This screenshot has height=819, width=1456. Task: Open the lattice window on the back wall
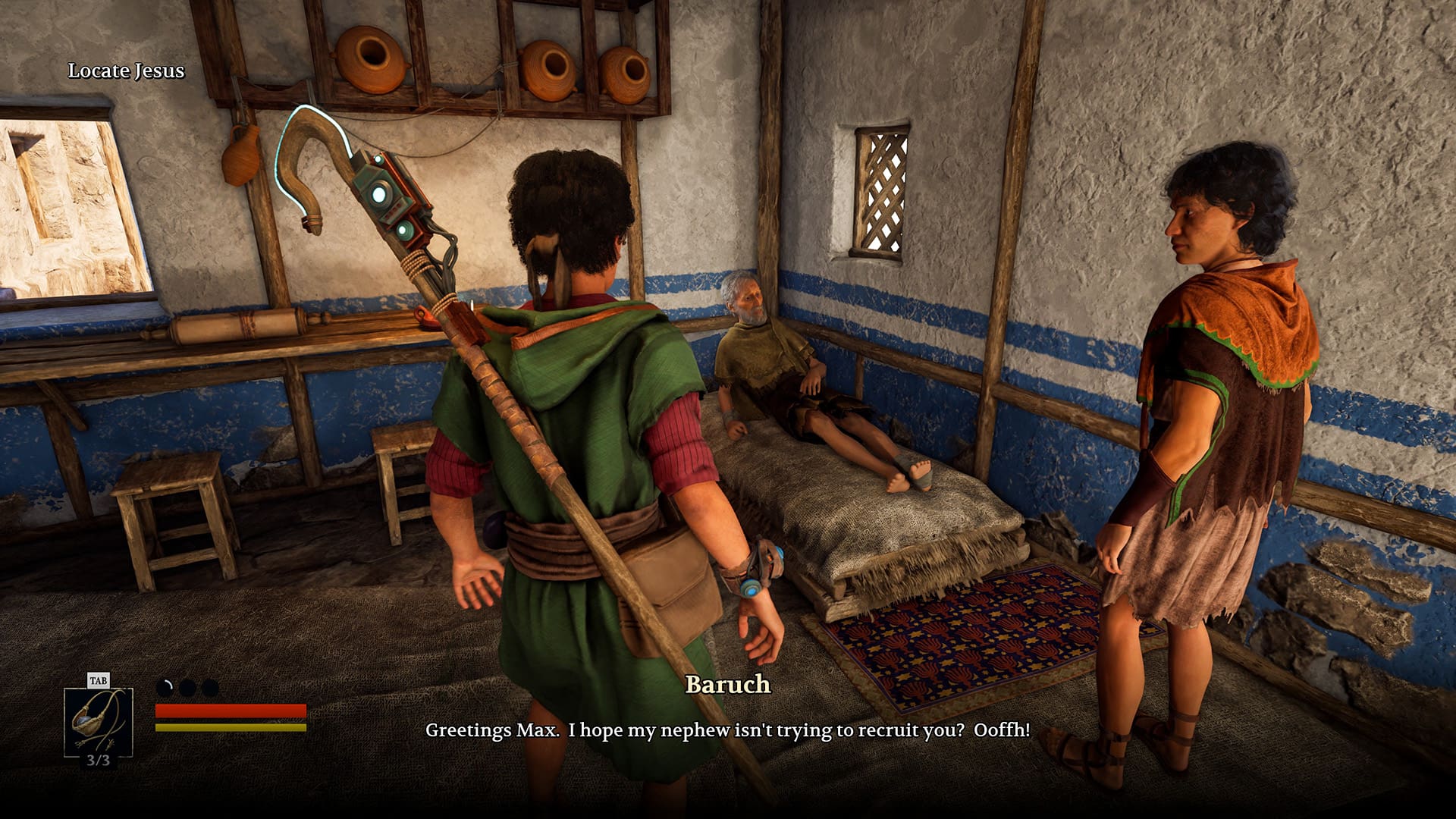pyautogui.click(x=882, y=190)
